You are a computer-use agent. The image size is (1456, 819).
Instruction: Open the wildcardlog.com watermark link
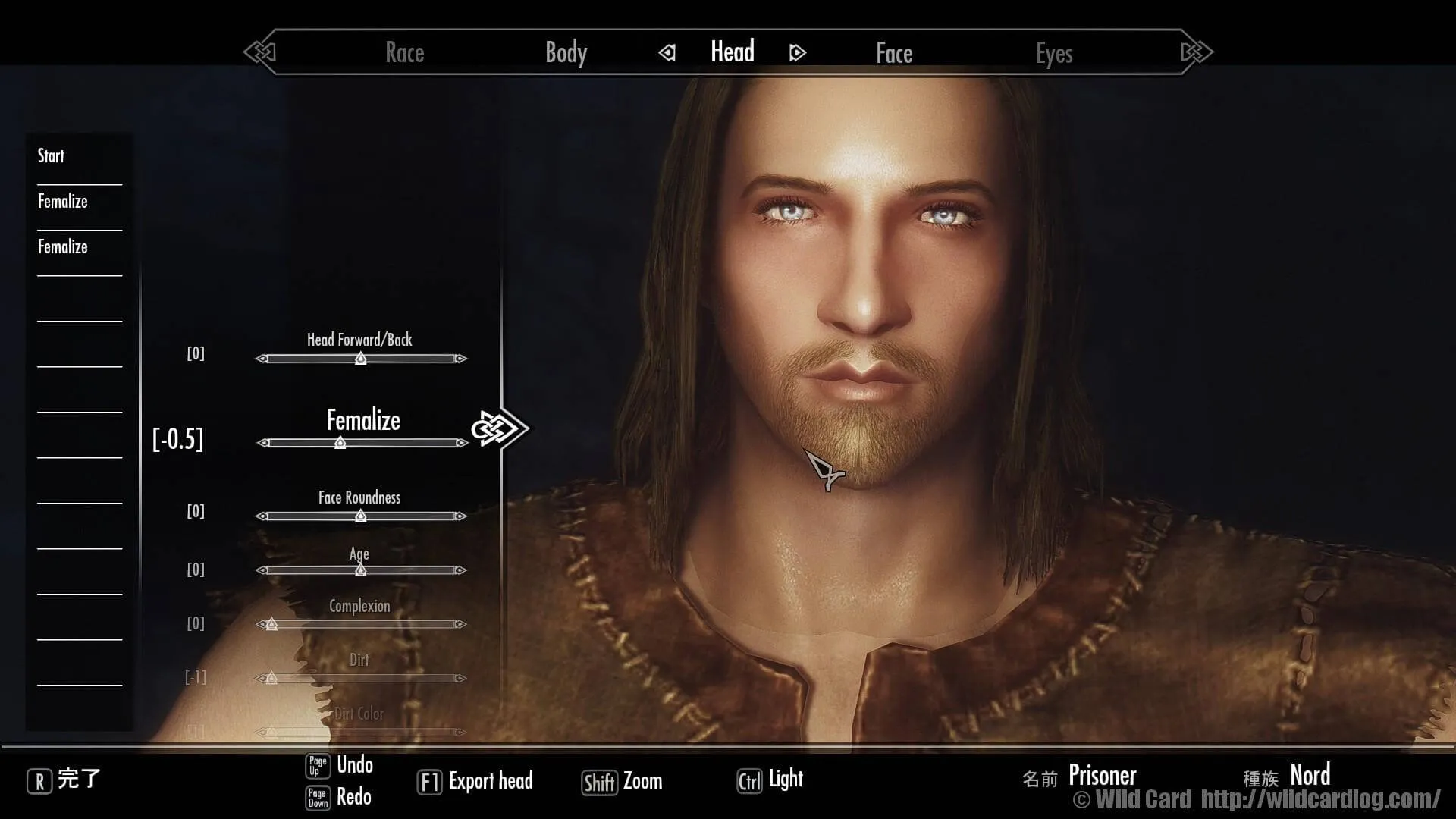click(1319, 799)
